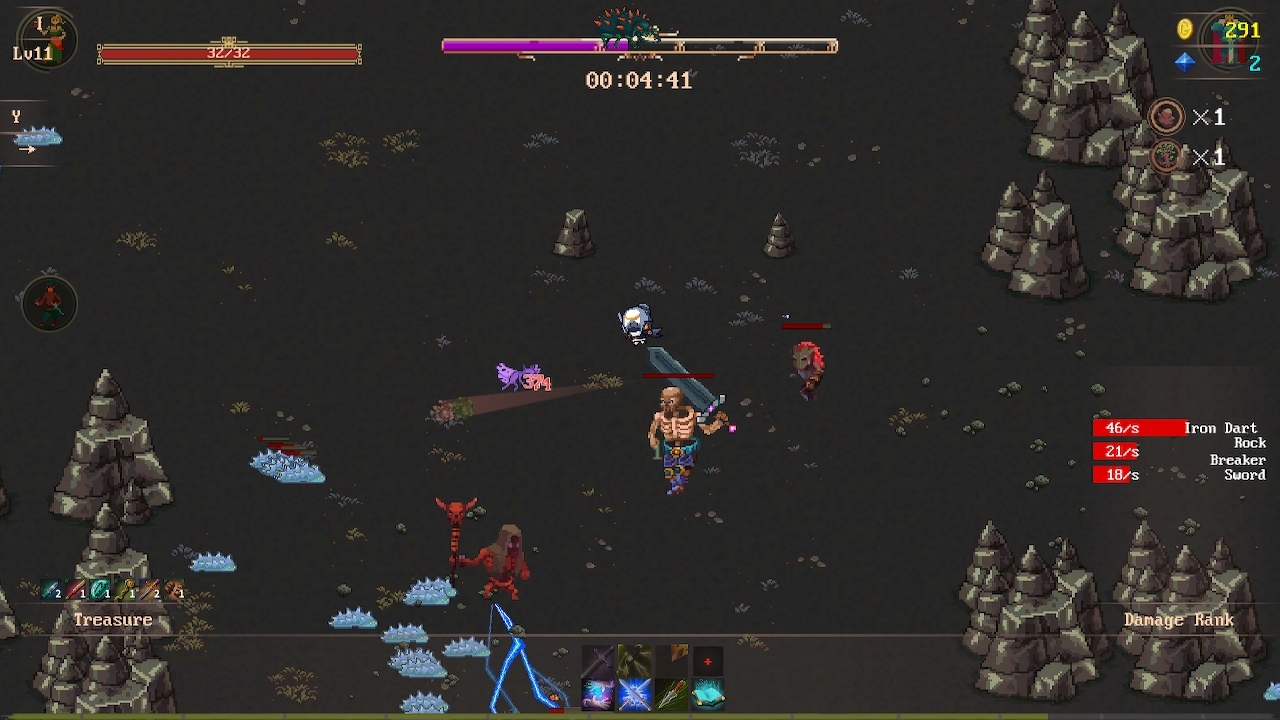
Task: Click the gauntlet treasure icon at far right
Action: pos(172,590)
